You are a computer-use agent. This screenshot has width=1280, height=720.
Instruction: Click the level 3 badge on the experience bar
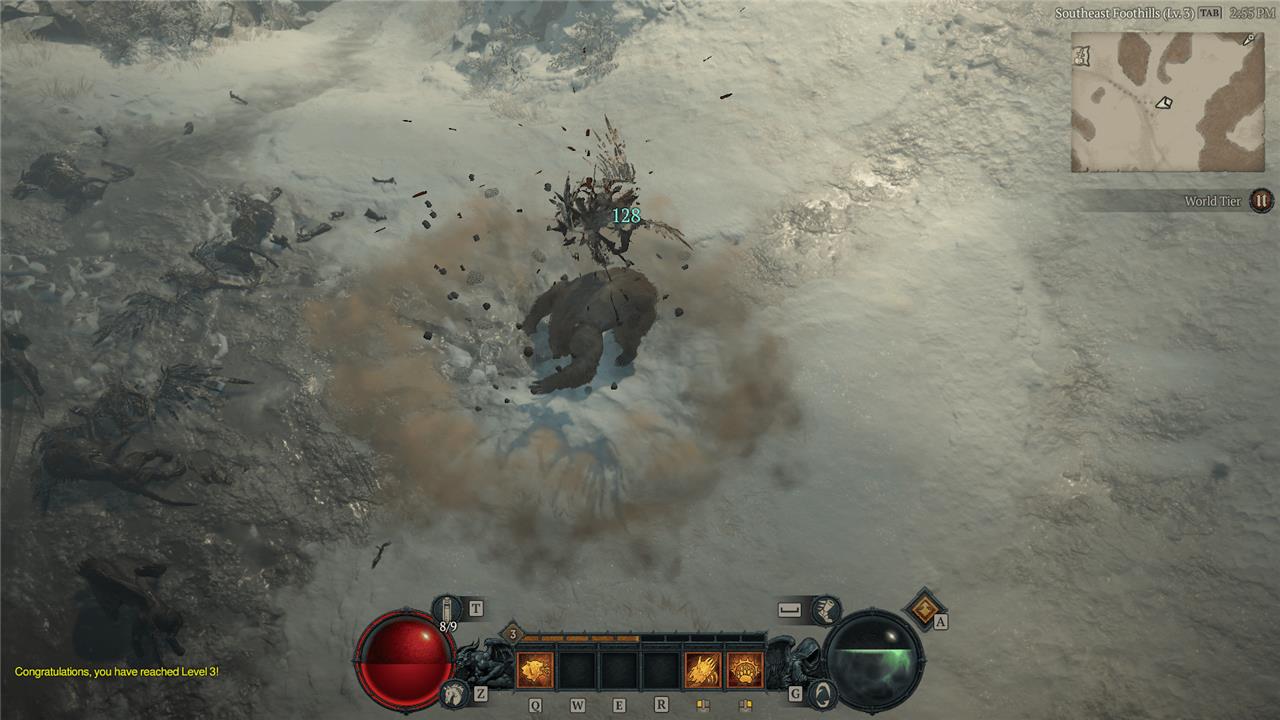(513, 634)
